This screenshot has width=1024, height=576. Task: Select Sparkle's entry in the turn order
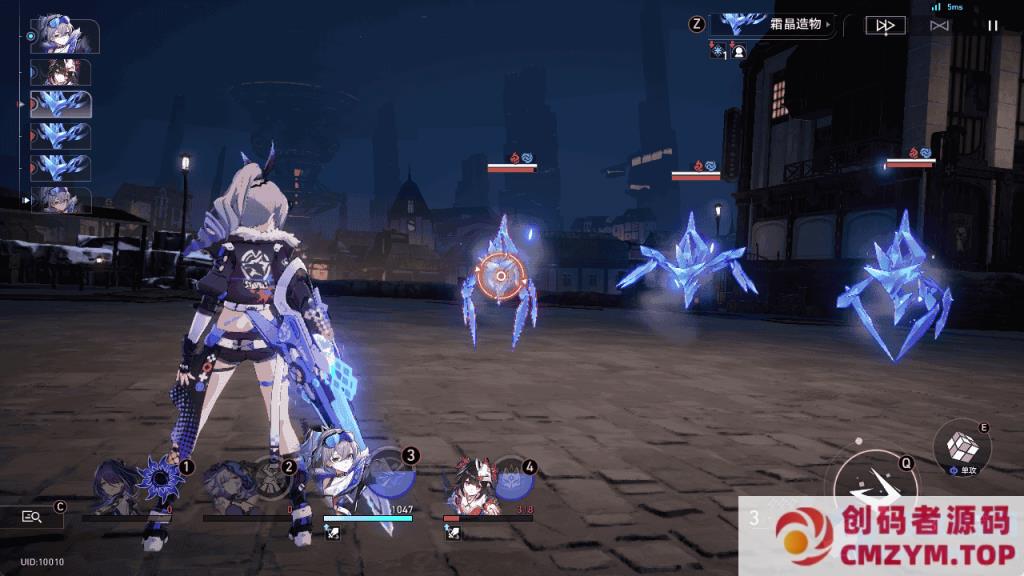pos(60,72)
